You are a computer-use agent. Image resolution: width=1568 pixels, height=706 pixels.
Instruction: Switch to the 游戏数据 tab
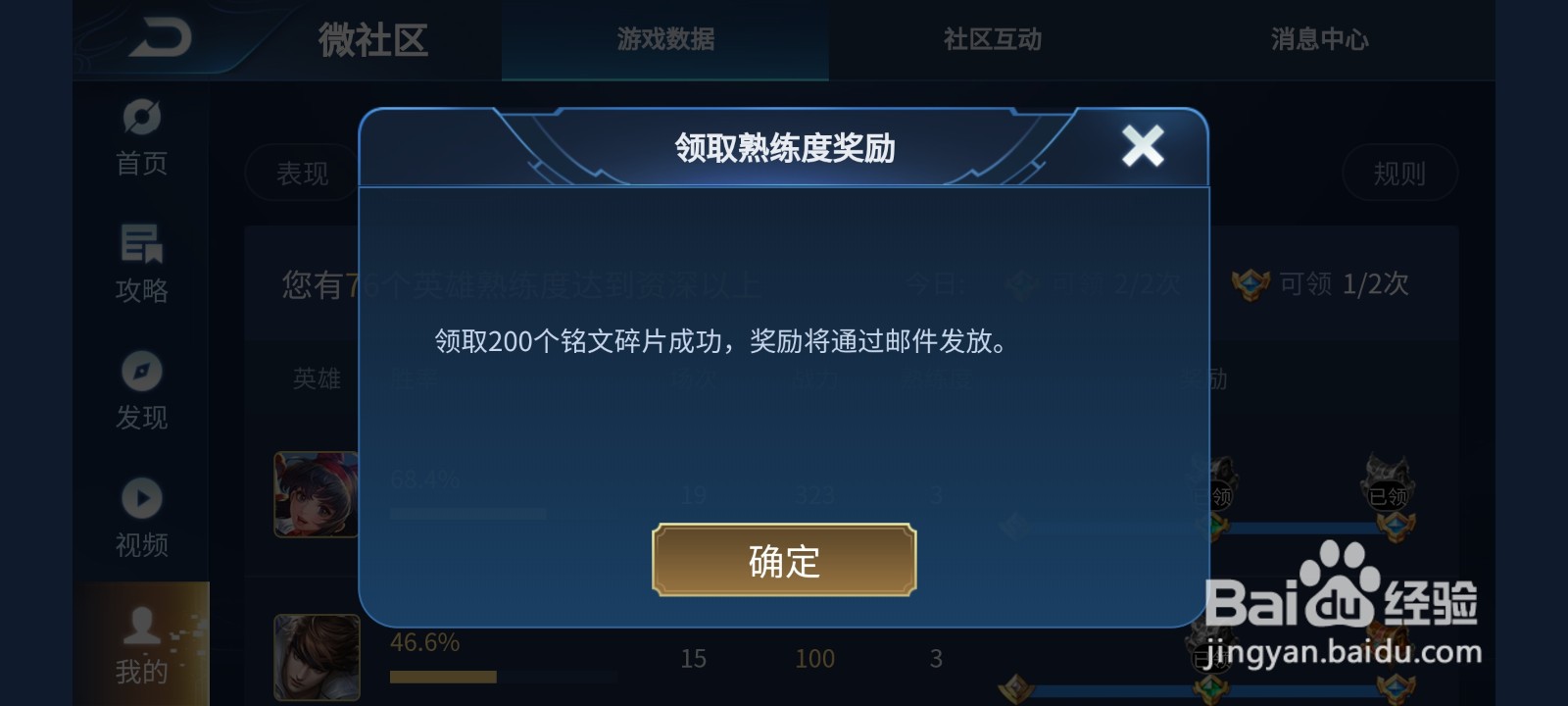[x=664, y=39]
